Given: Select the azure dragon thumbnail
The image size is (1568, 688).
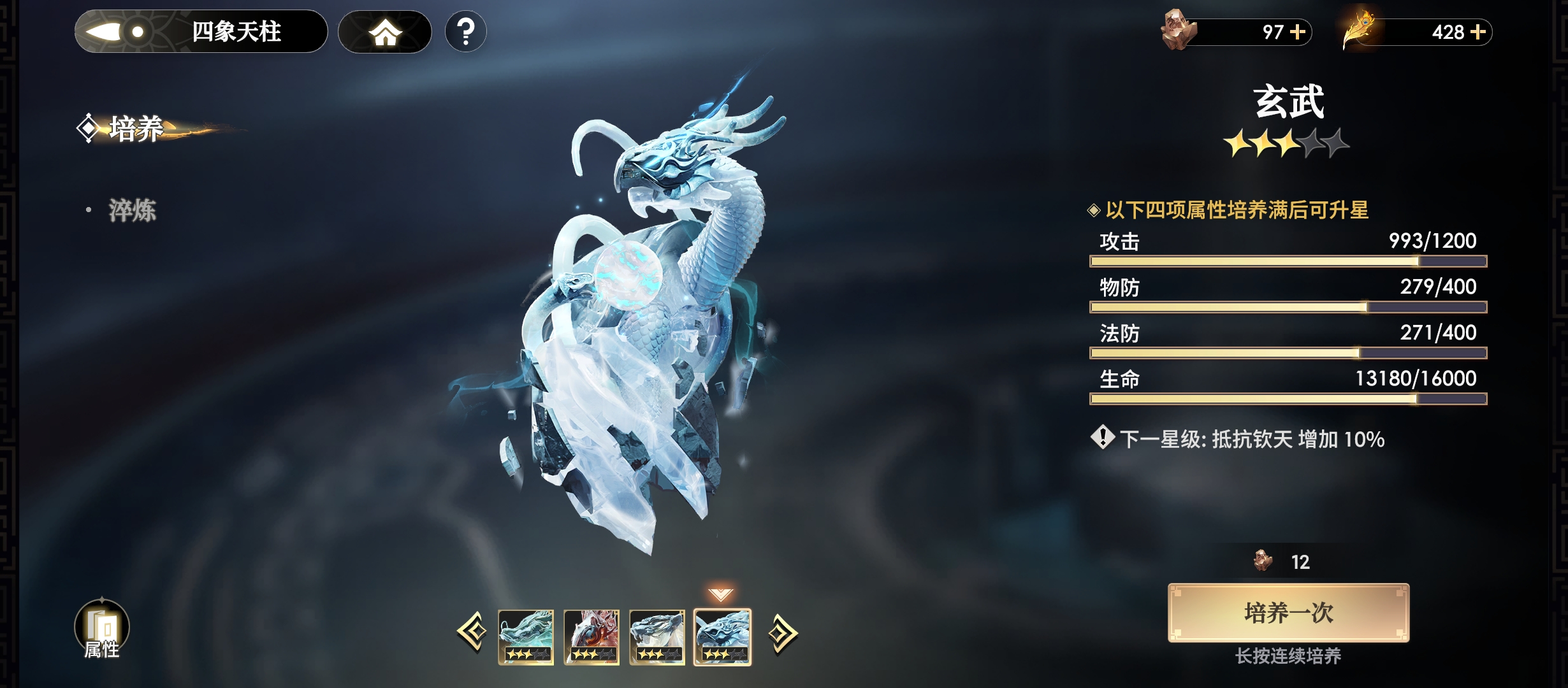Looking at the screenshot, I should [526, 637].
